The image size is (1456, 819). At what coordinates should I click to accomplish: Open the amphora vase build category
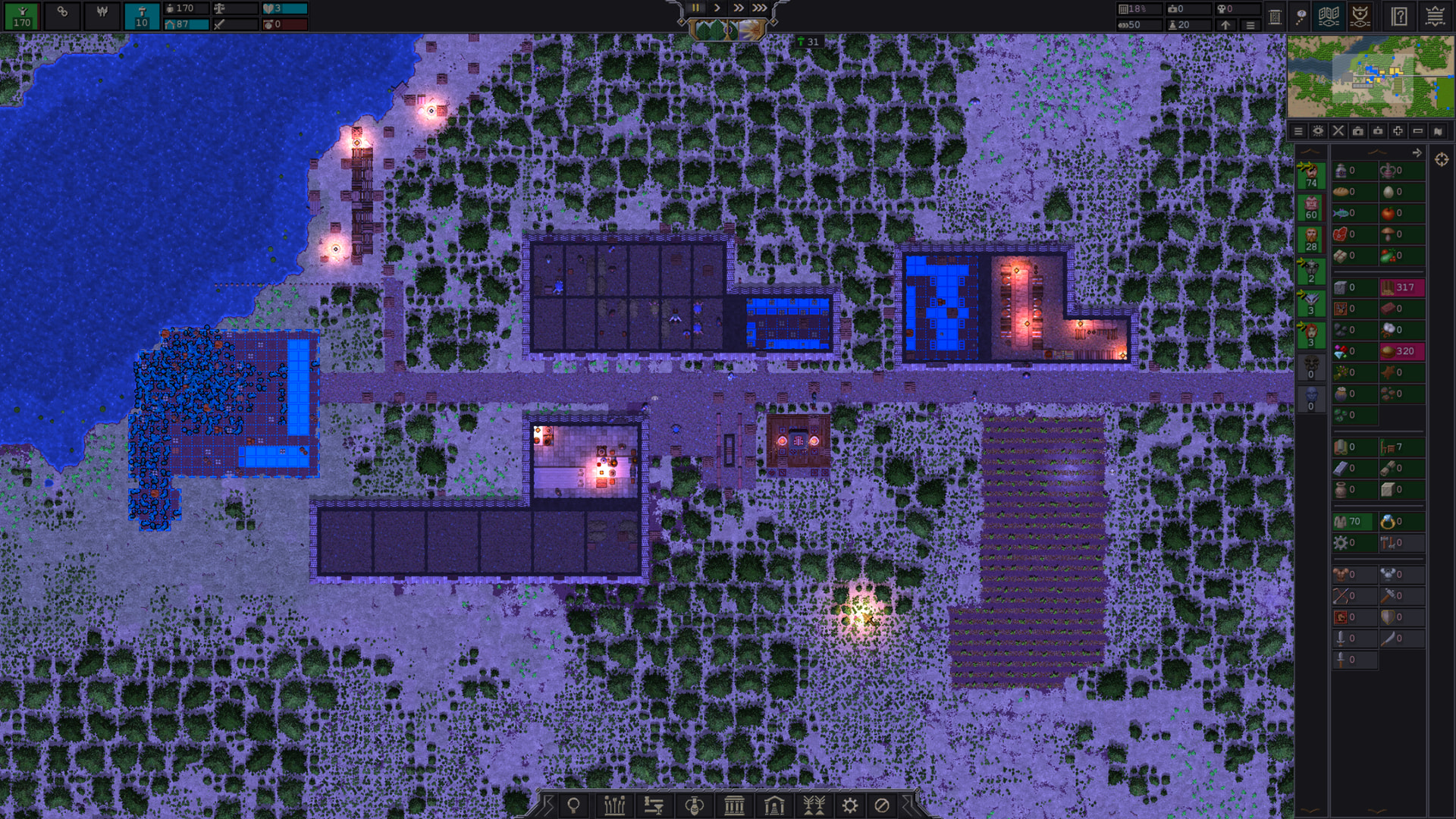pos(694,805)
